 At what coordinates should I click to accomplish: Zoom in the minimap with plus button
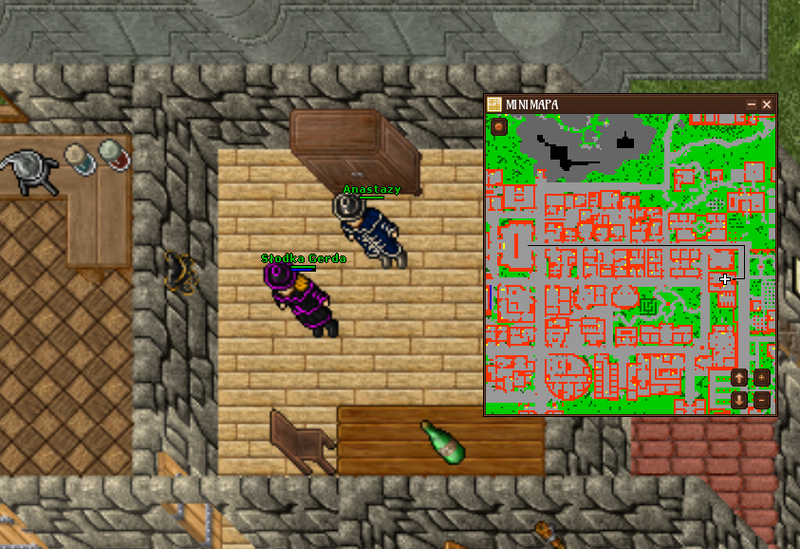(x=762, y=378)
